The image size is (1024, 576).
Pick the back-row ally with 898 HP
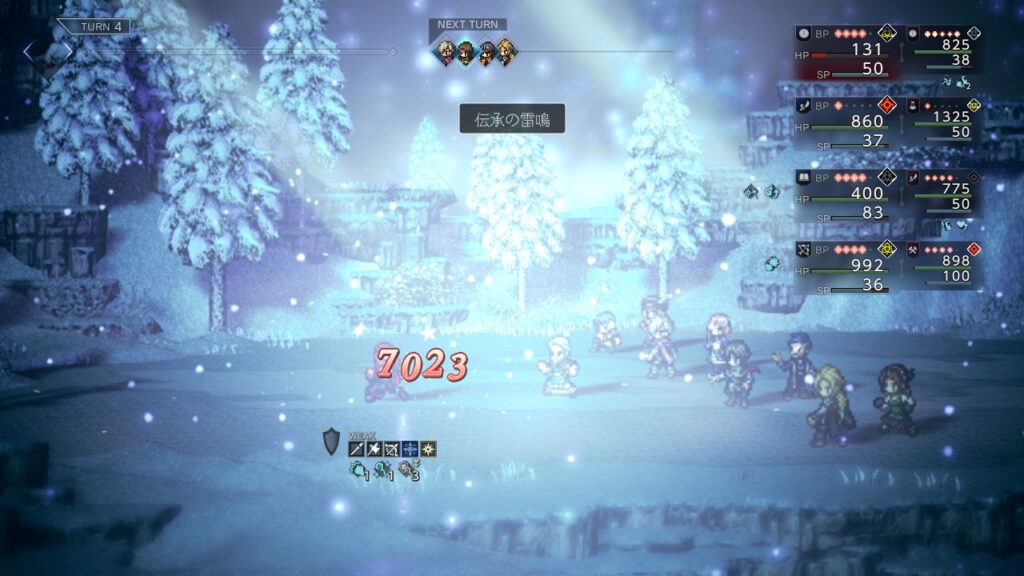pyautogui.click(x=943, y=263)
